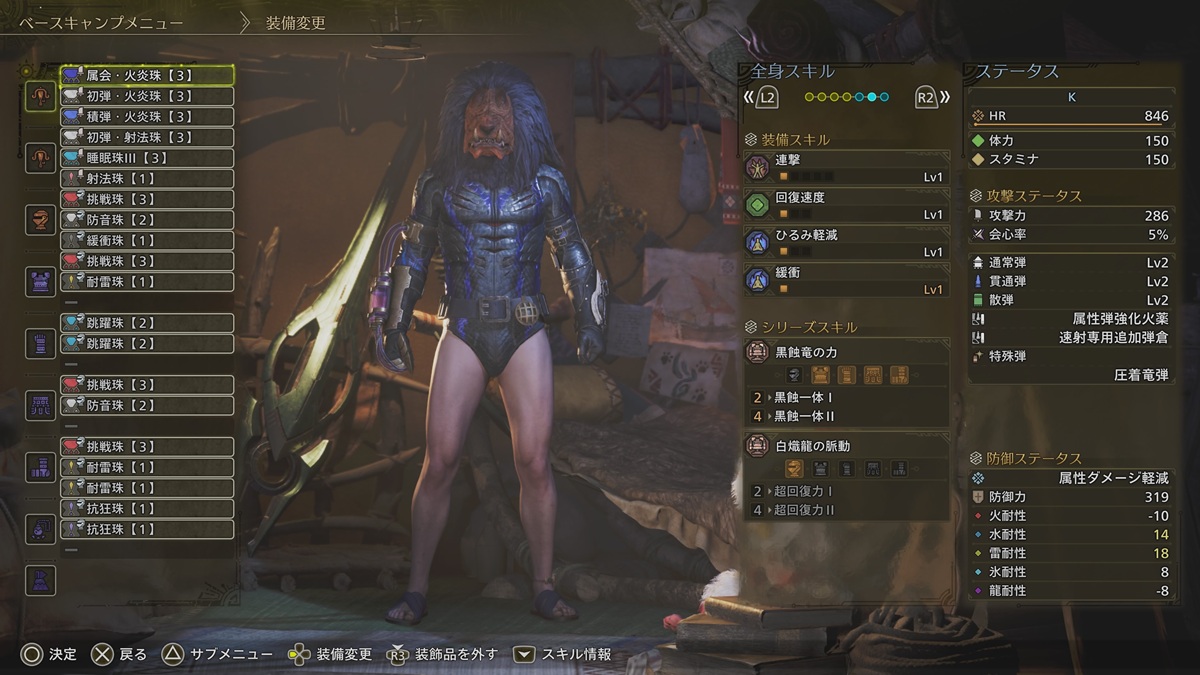Select the leg armor equipment icon
Screen dimensions: 1200x675
pos(40,467)
